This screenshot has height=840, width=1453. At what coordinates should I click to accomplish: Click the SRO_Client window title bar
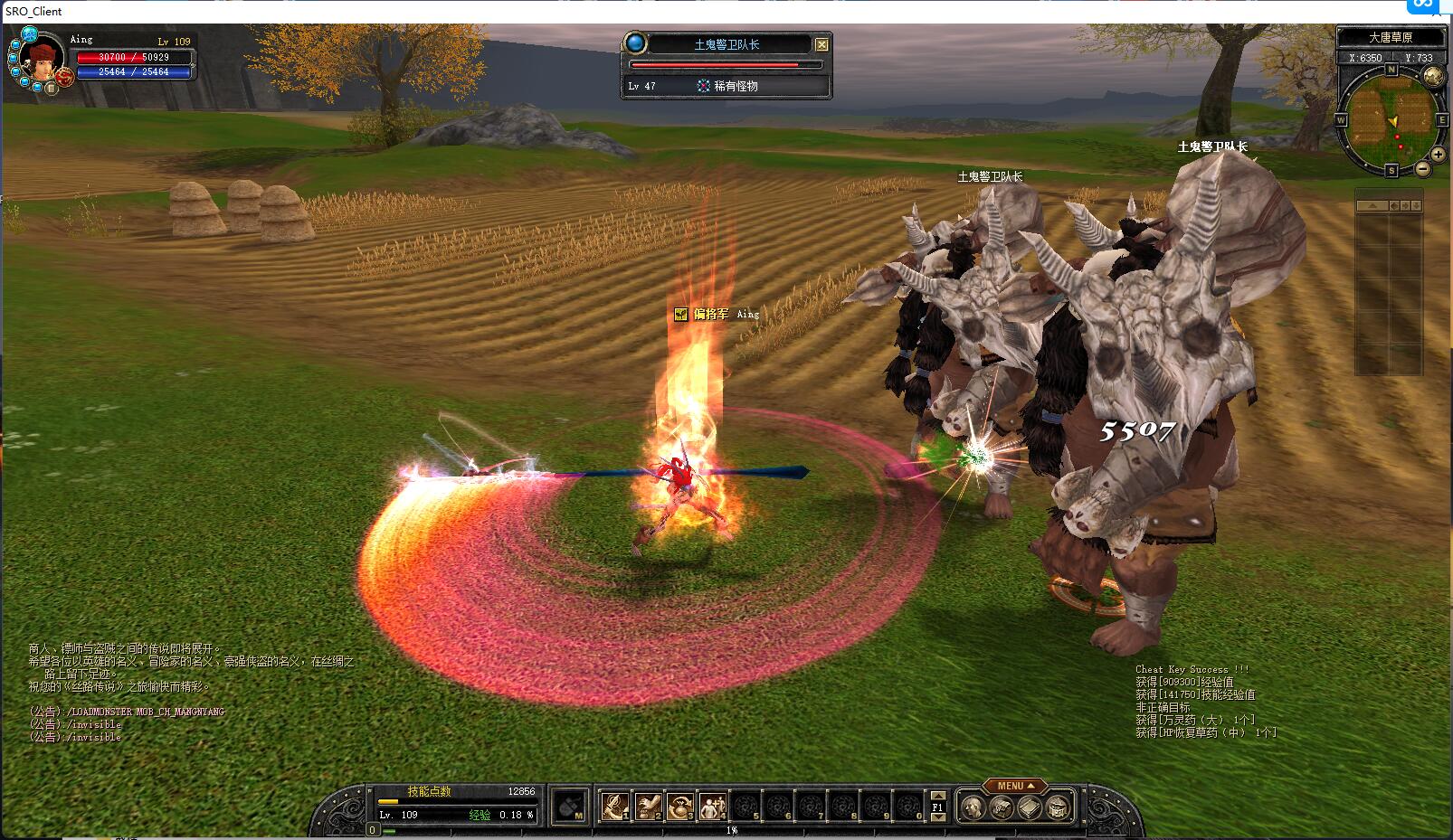click(x=633, y=11)
